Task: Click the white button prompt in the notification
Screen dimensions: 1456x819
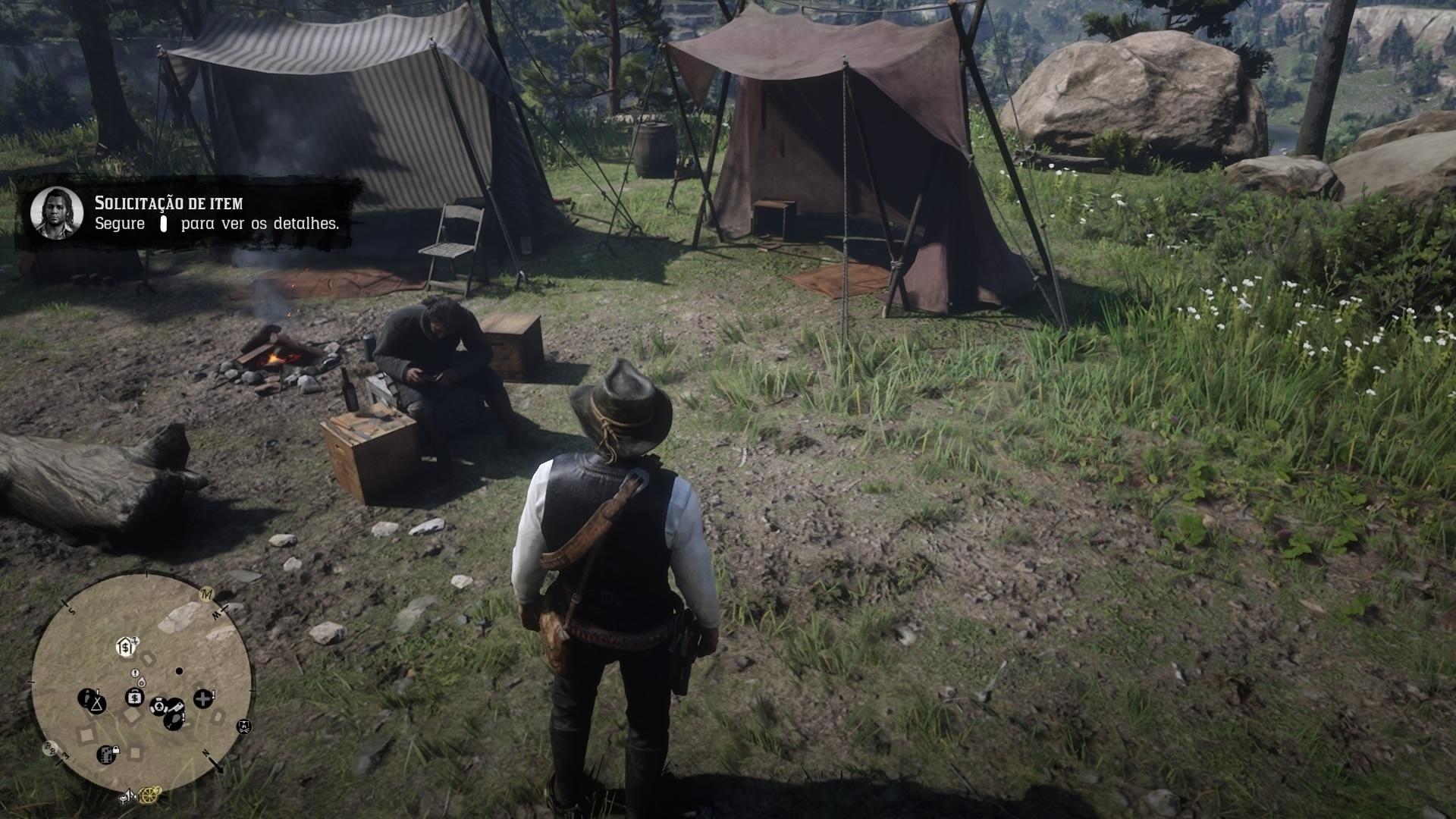Action: click(x=163, y=224)
